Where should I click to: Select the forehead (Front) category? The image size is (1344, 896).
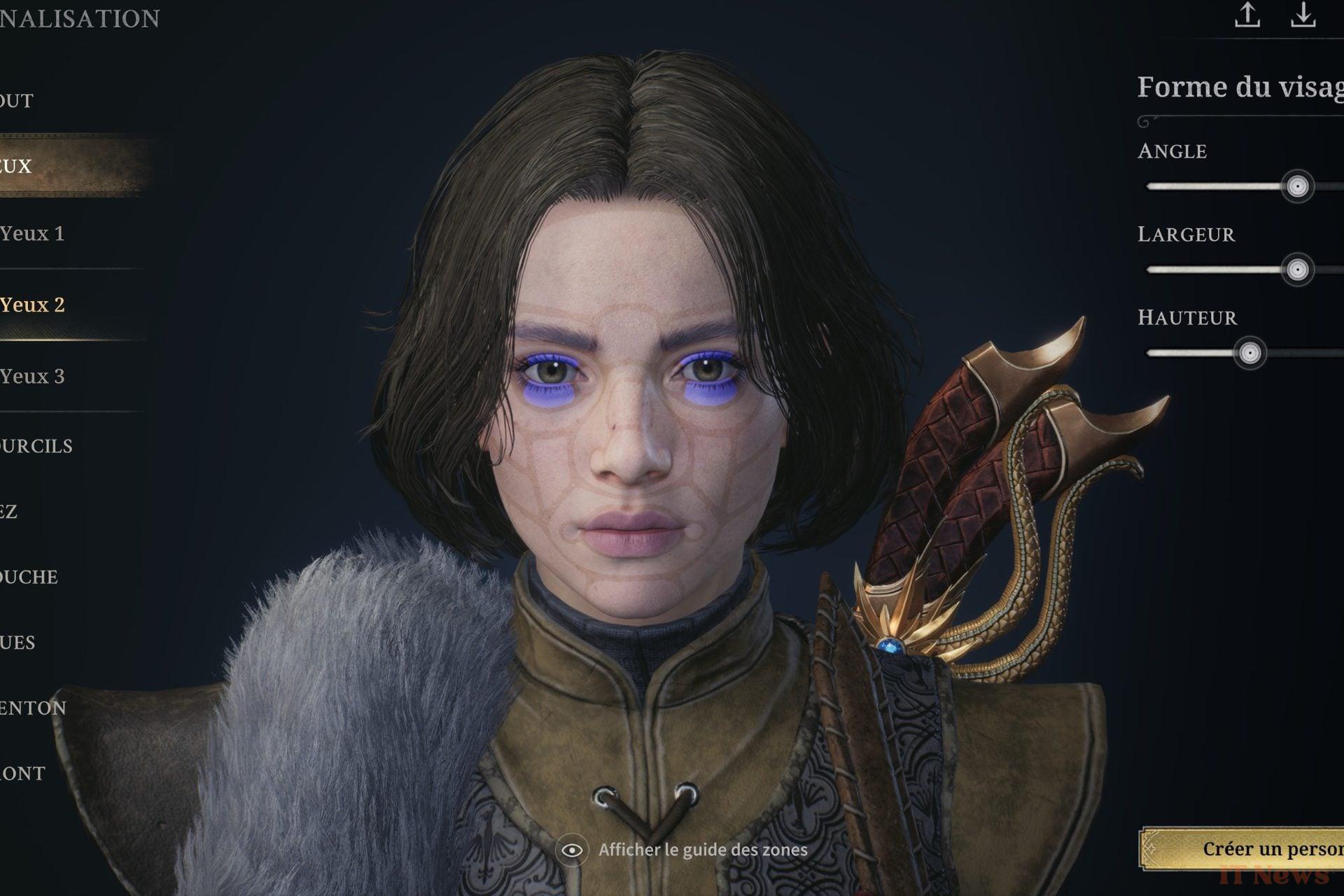(x=23, y=773)
